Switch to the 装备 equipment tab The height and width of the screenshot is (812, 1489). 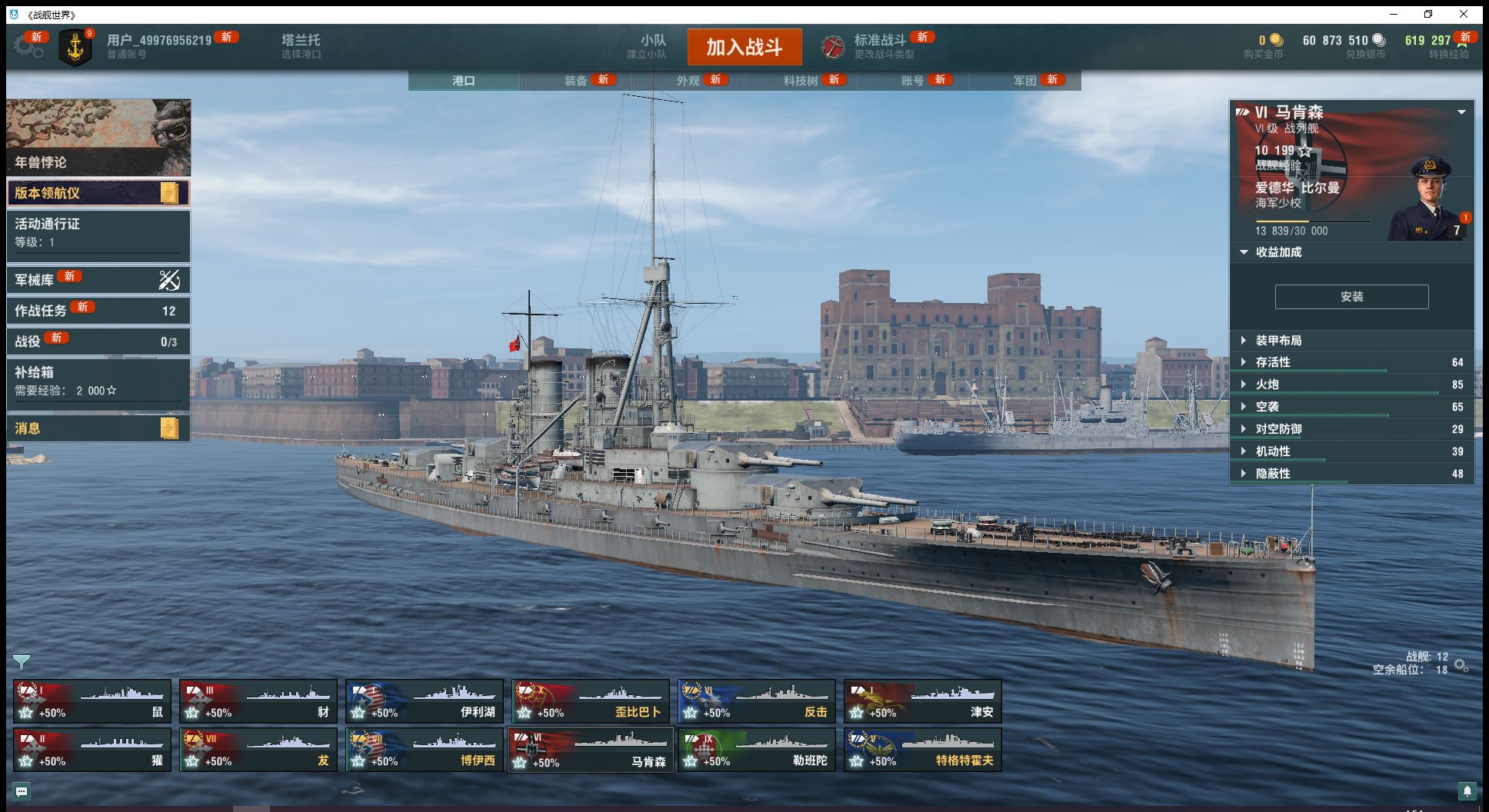point(576,81)
